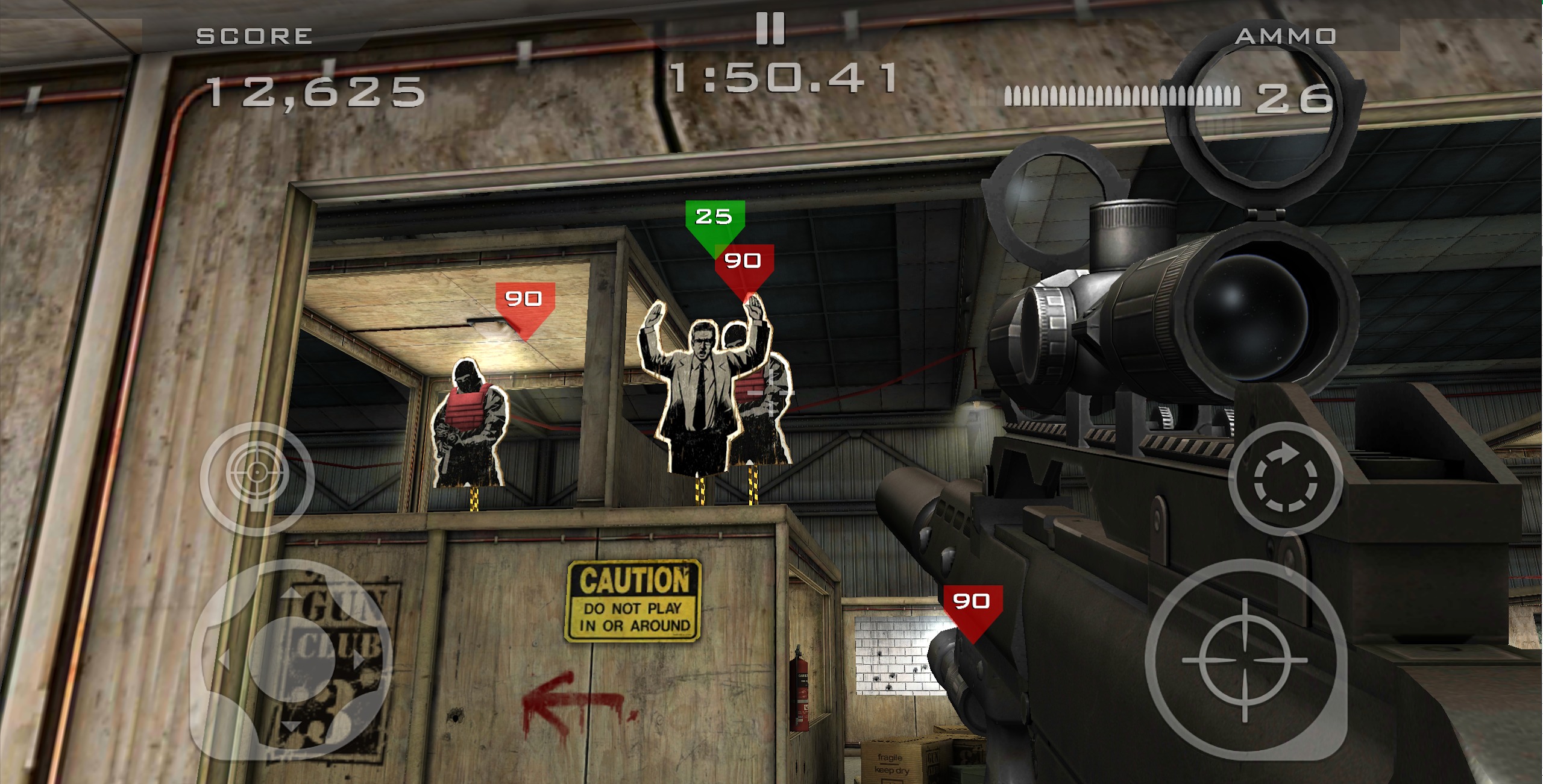The image size is (1543, 784).
Task: Pause the game with the pause button
Action: click(770, 28)
